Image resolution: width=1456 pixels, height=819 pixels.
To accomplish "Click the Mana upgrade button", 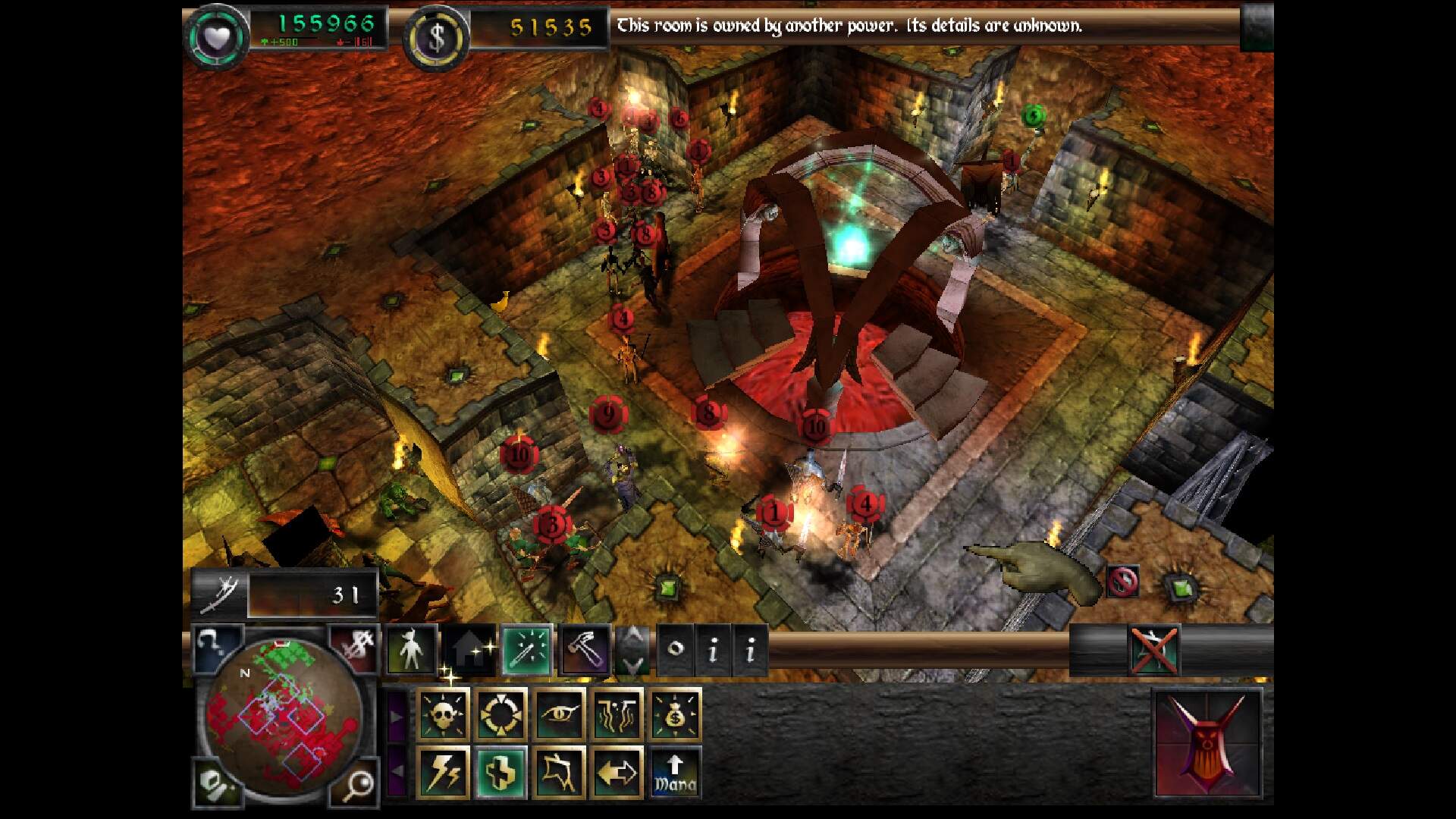I will tap(675, 772).
